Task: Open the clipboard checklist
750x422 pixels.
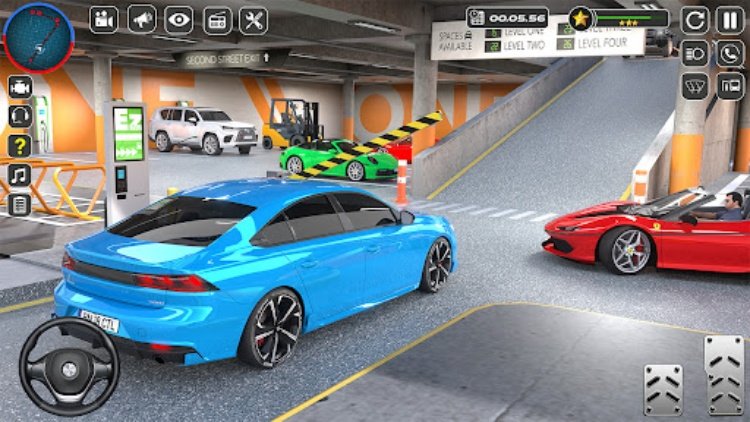Action: click(19, 204)
